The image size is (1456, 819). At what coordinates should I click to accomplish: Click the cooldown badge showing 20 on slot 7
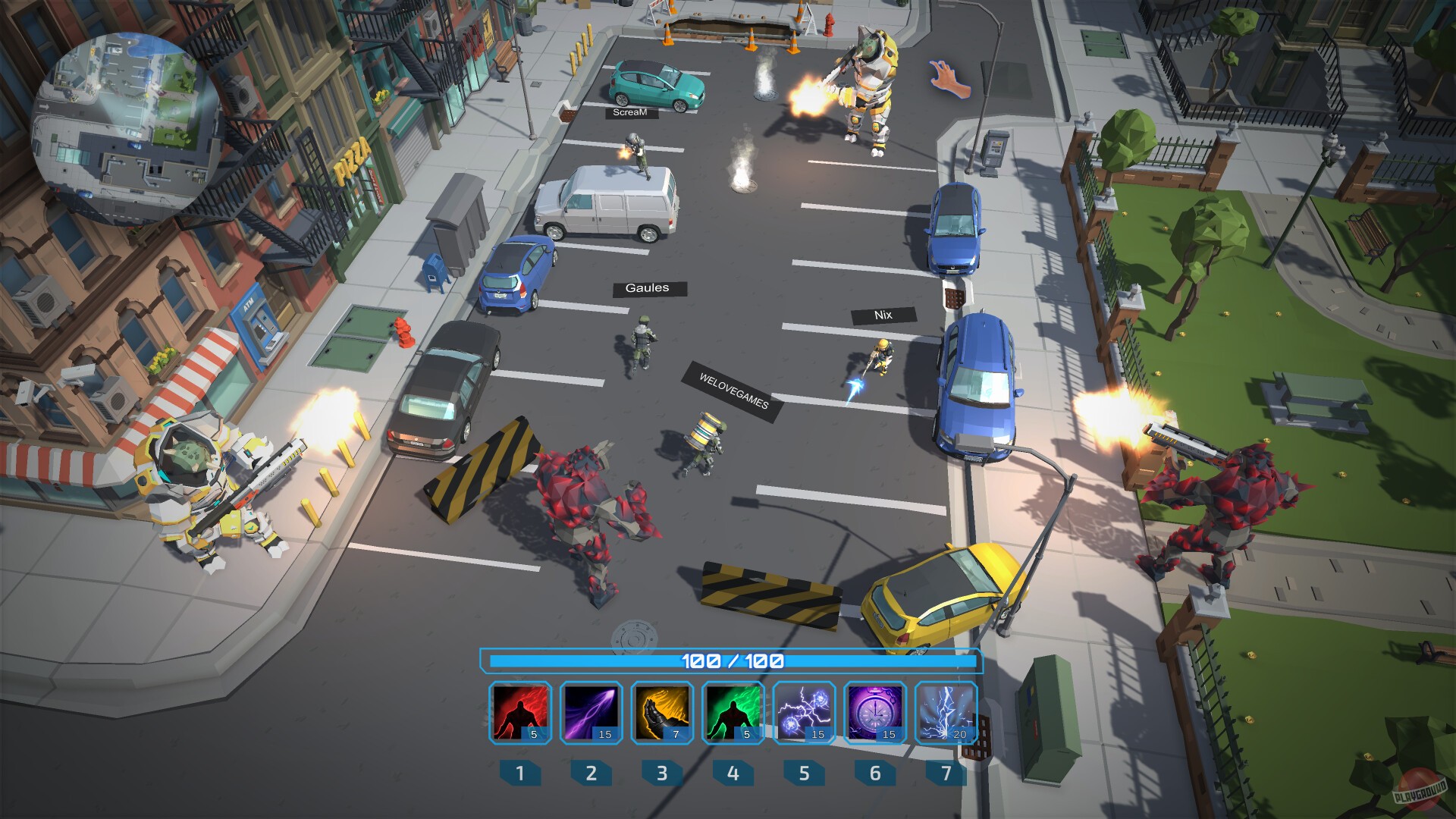click(x=962, y=734)
